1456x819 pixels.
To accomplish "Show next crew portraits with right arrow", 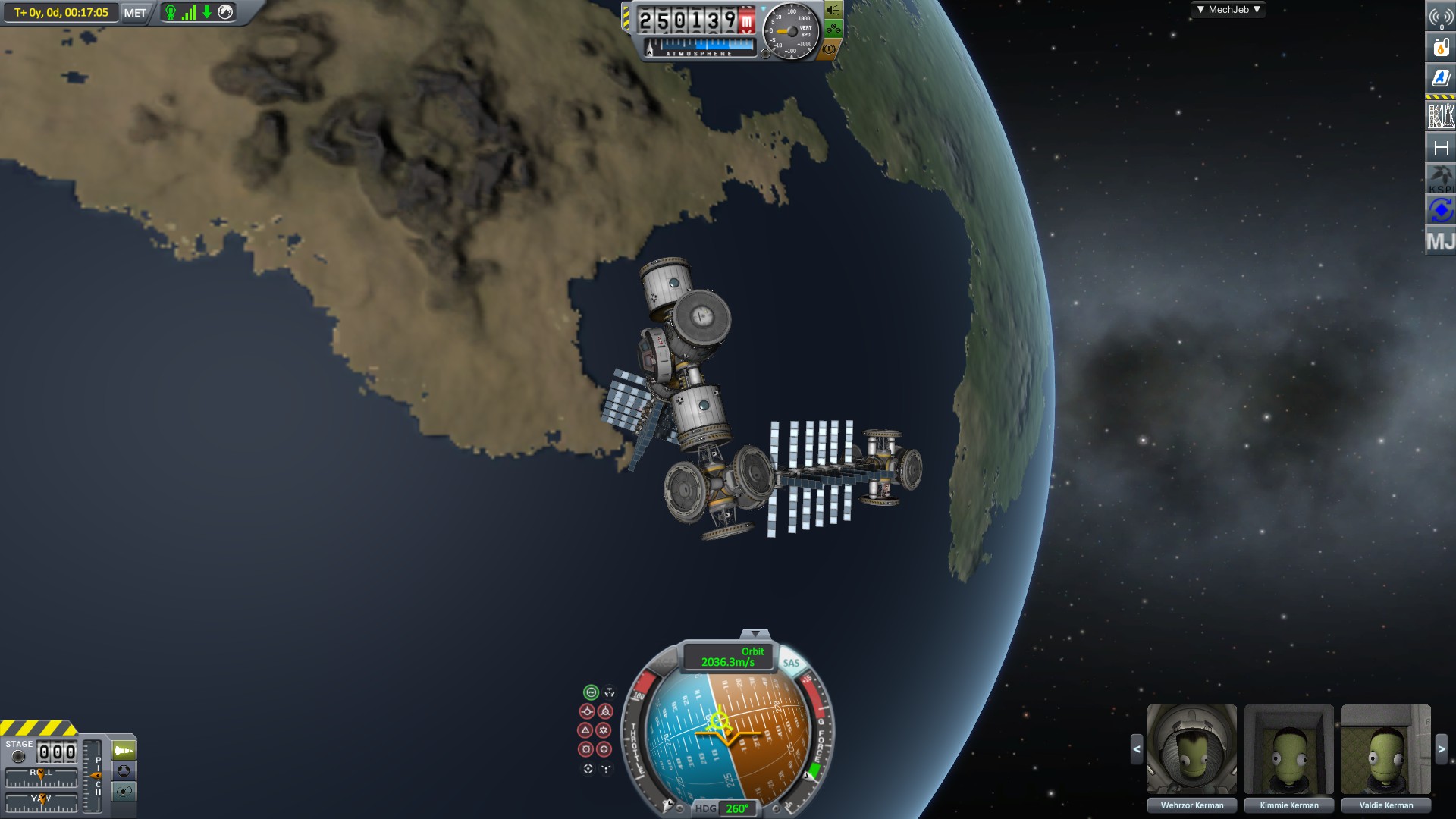I will pyautogui.click(x=1442, y=749).
